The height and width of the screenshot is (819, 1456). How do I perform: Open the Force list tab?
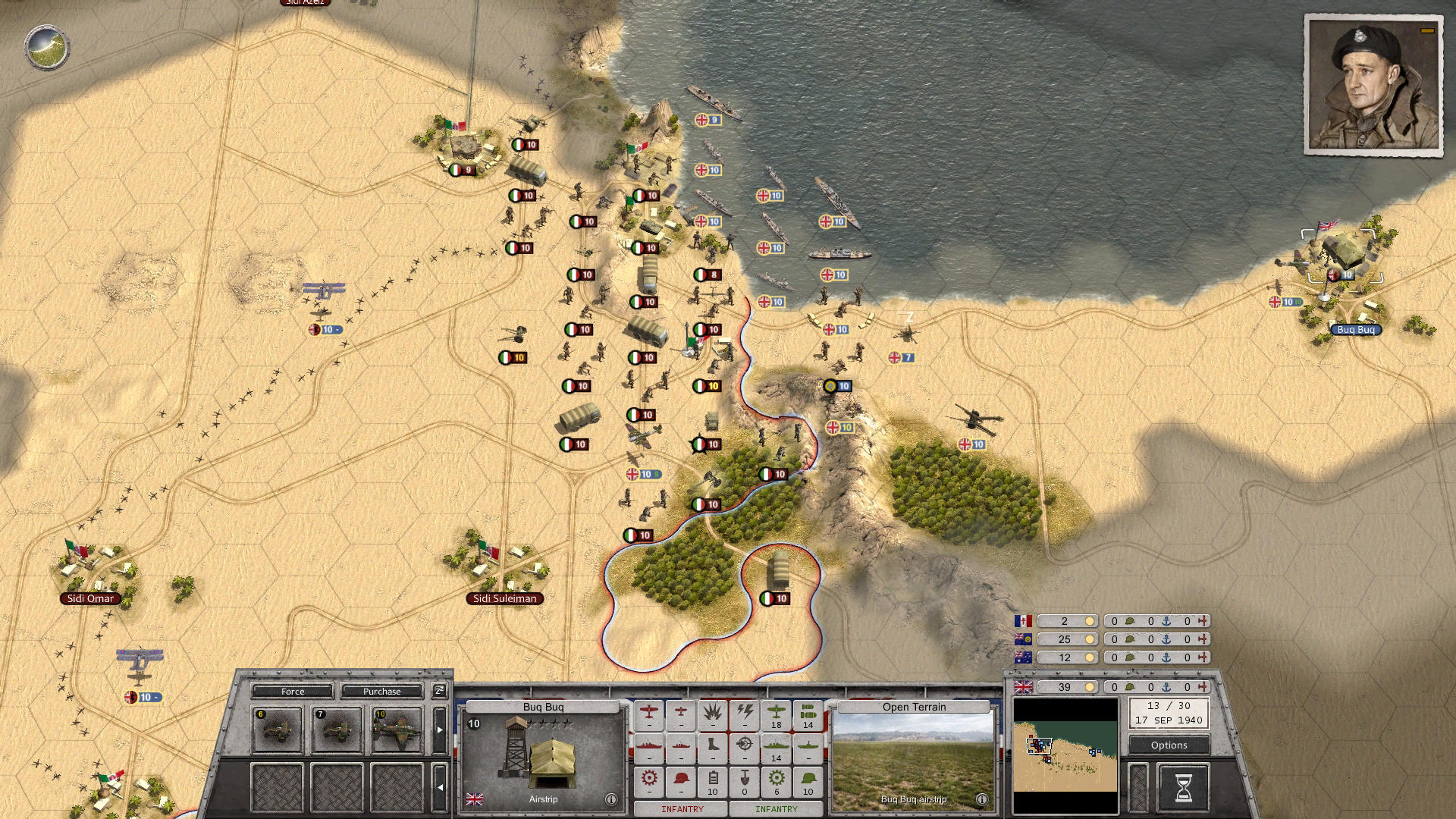click(293, 692)
